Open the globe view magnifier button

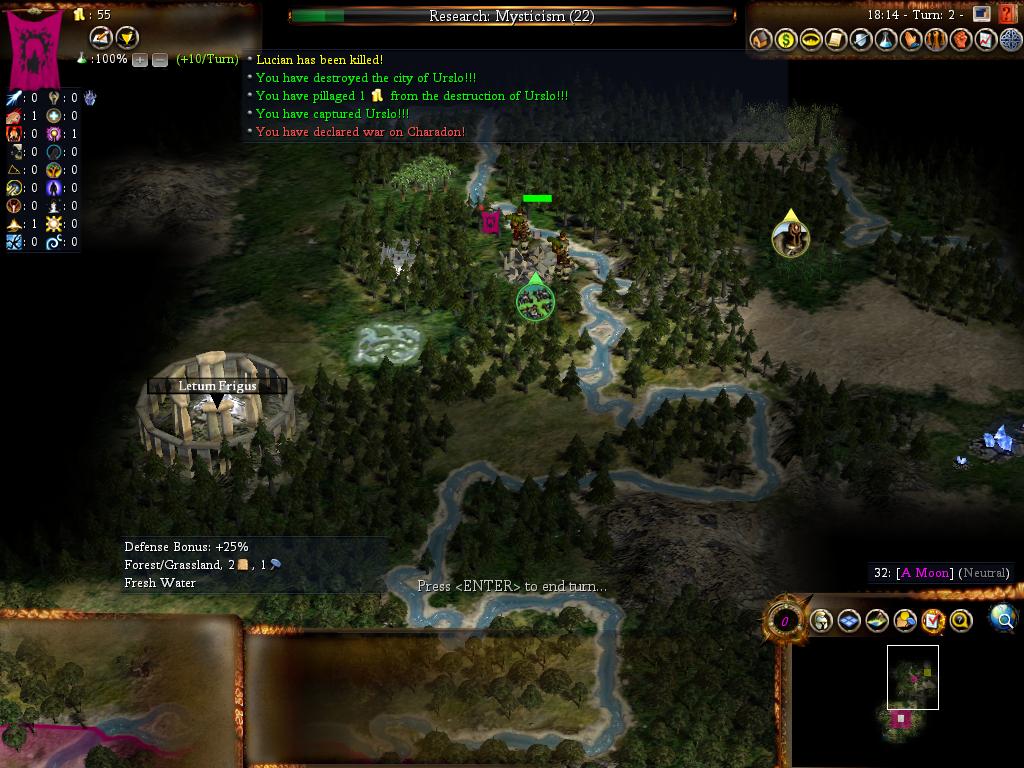(1003, 619)
